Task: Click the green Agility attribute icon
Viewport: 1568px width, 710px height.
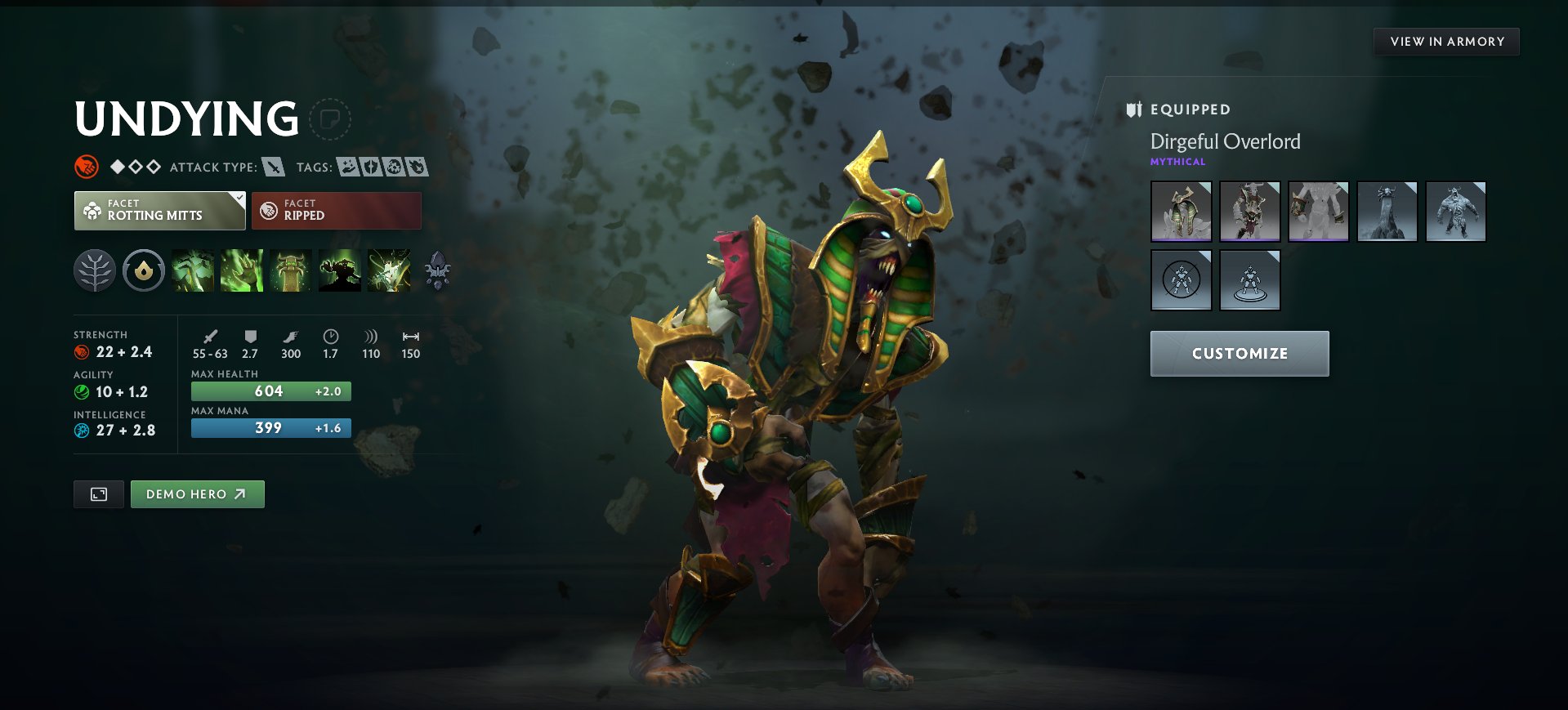Action: (81, 391)
